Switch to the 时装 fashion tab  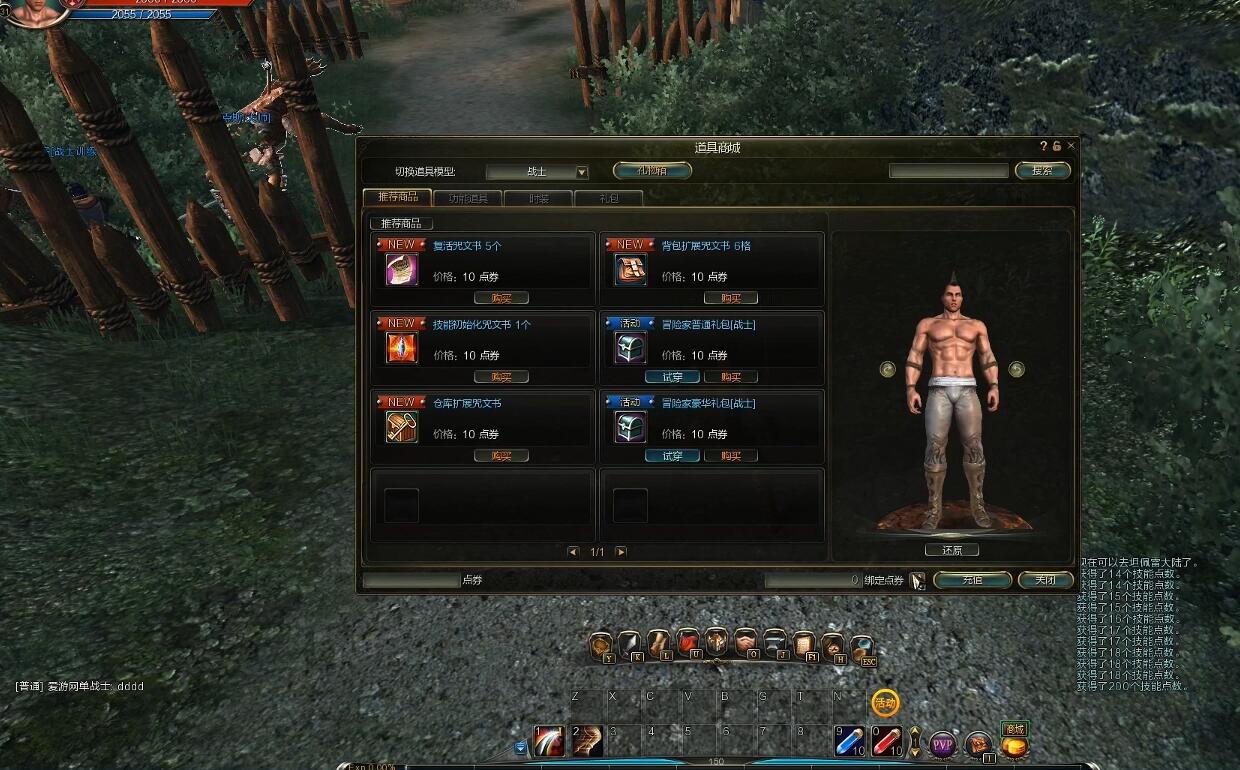(538, 198)
